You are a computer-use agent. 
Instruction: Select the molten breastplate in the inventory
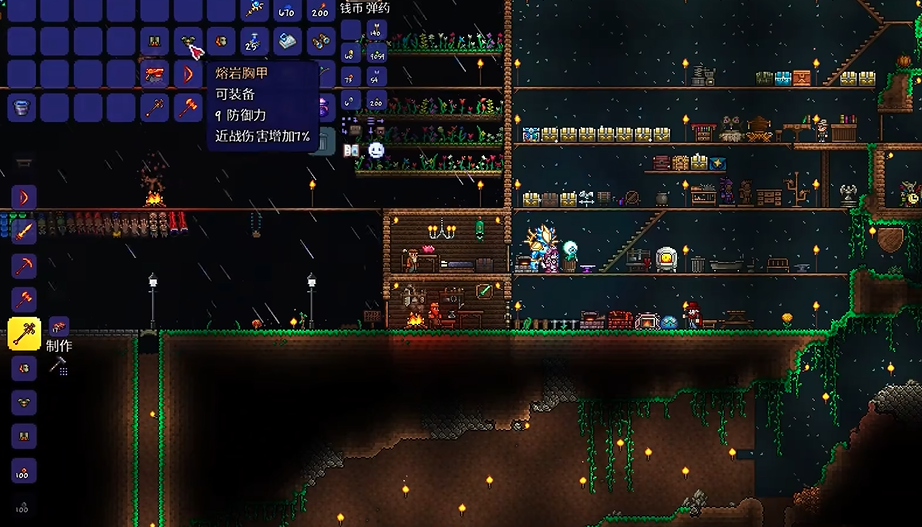click(x=188, y=42)
